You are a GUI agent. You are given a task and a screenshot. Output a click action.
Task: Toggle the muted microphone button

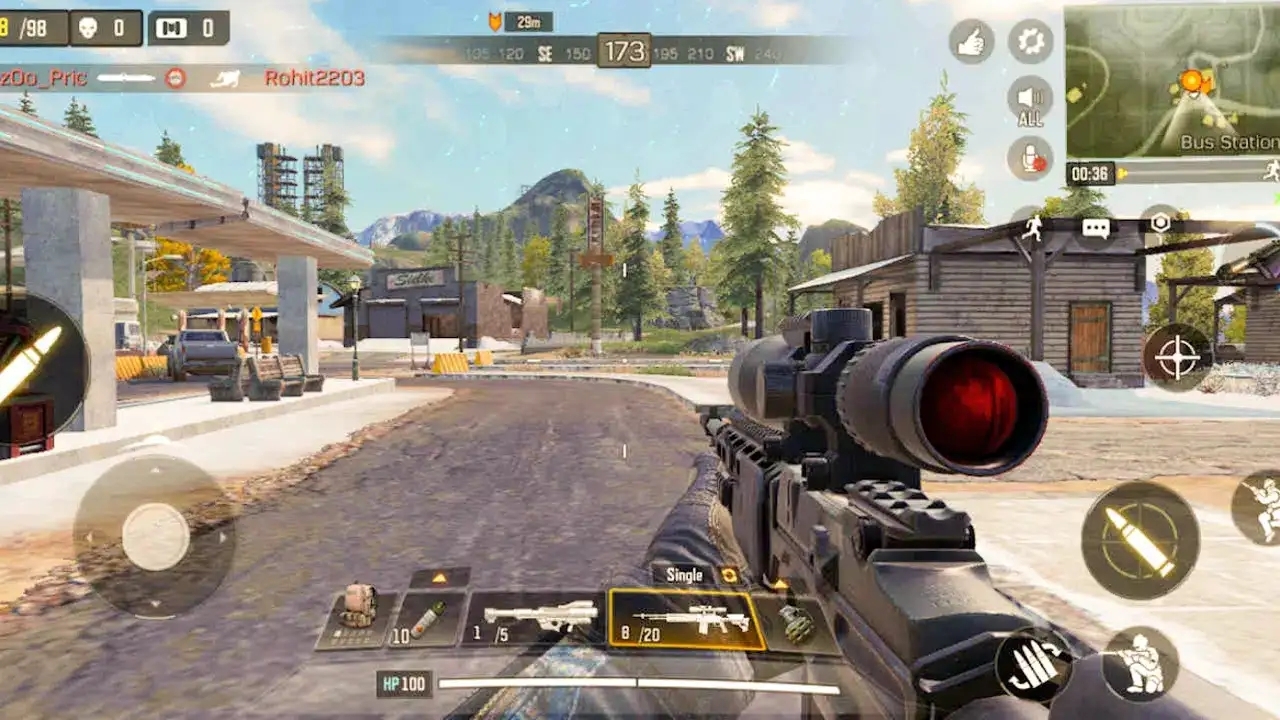pyautogui.click(x=1030, y=158)
